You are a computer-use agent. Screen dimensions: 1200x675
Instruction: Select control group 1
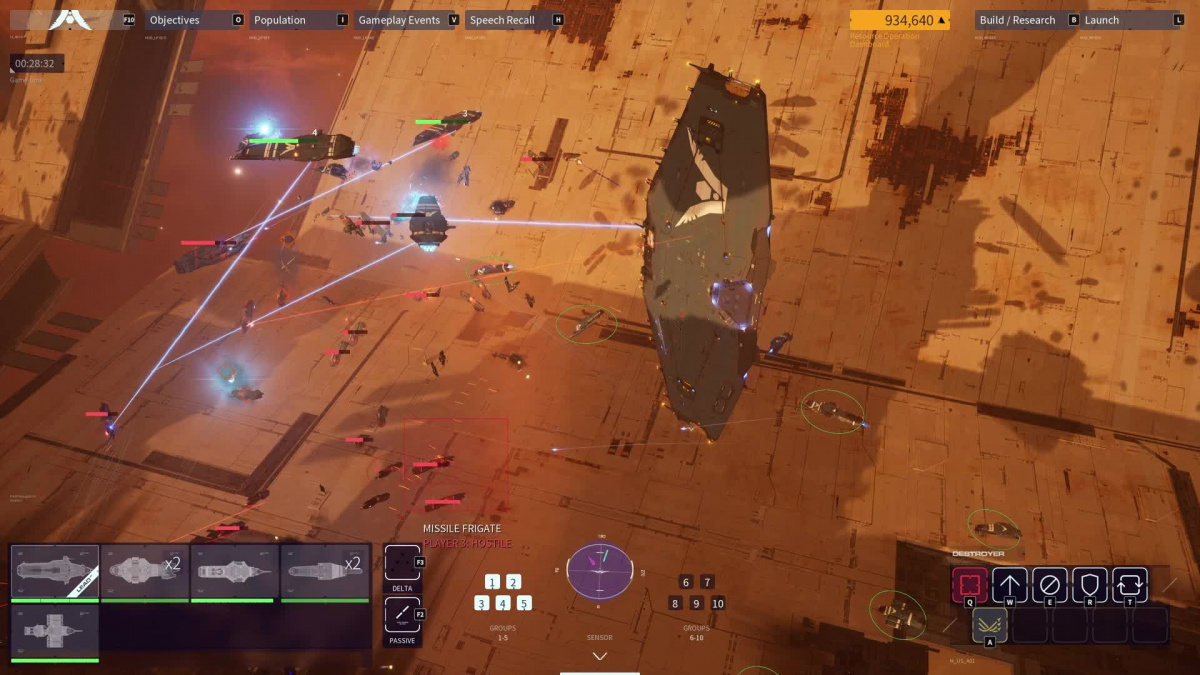coord(492,582)
